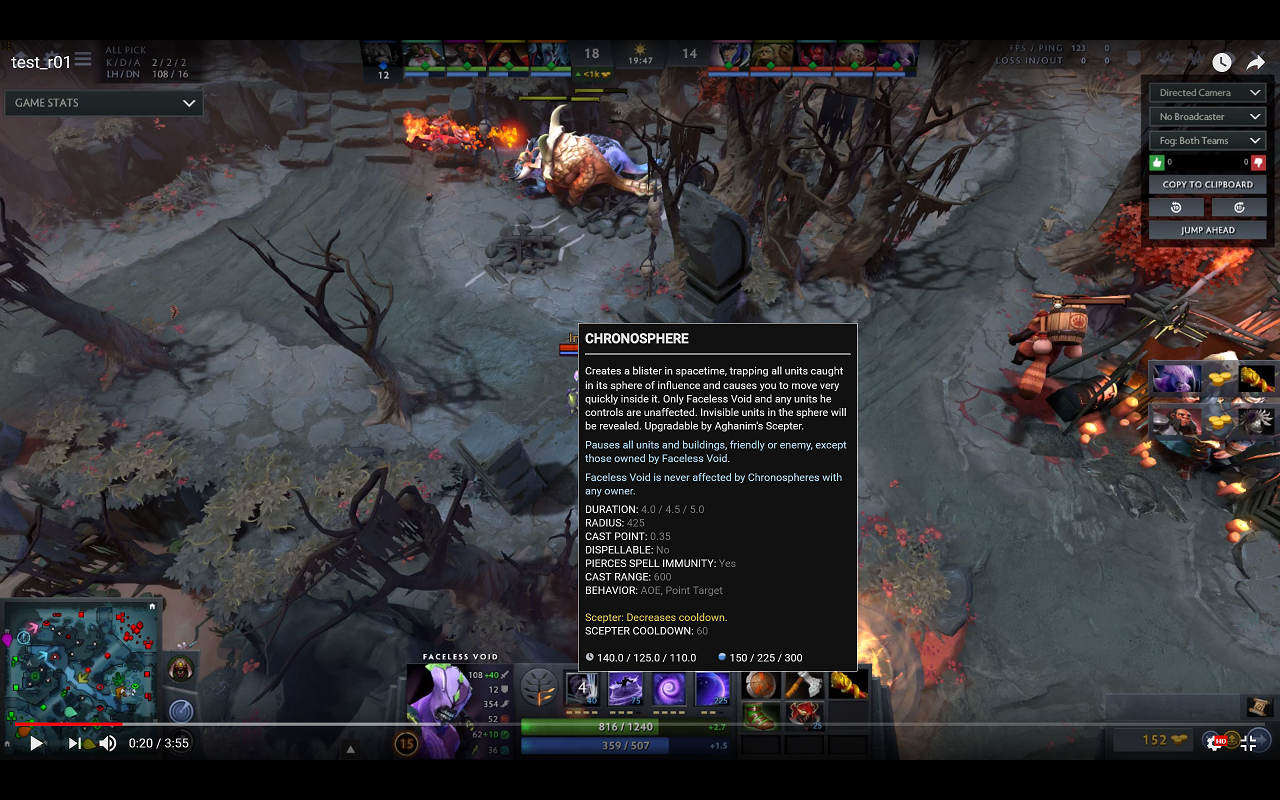Give the replay a thumbs up
The image size is (1280, 800).
coord(1157,162)
